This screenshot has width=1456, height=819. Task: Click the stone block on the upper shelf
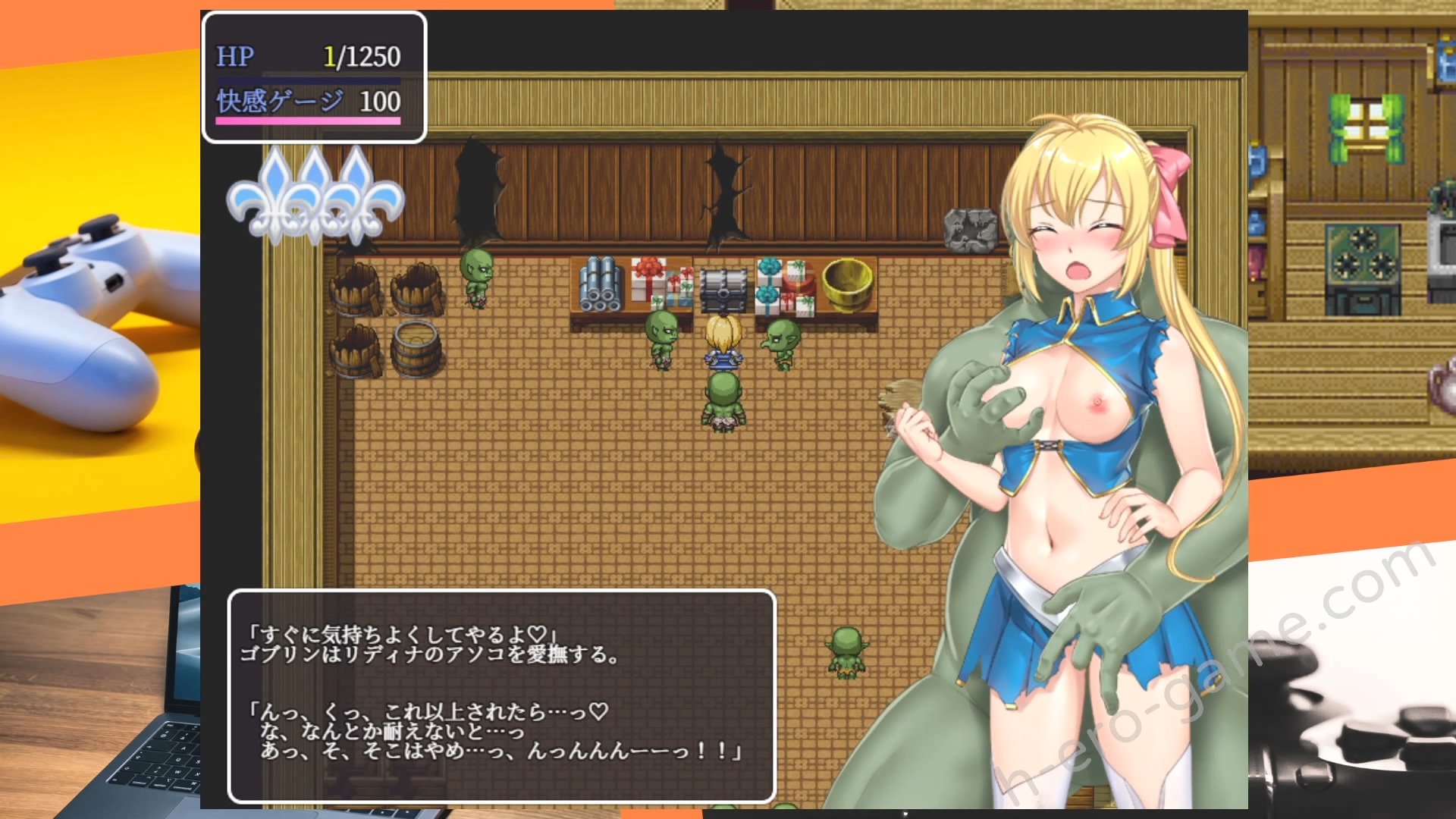(x=973, y=227)
